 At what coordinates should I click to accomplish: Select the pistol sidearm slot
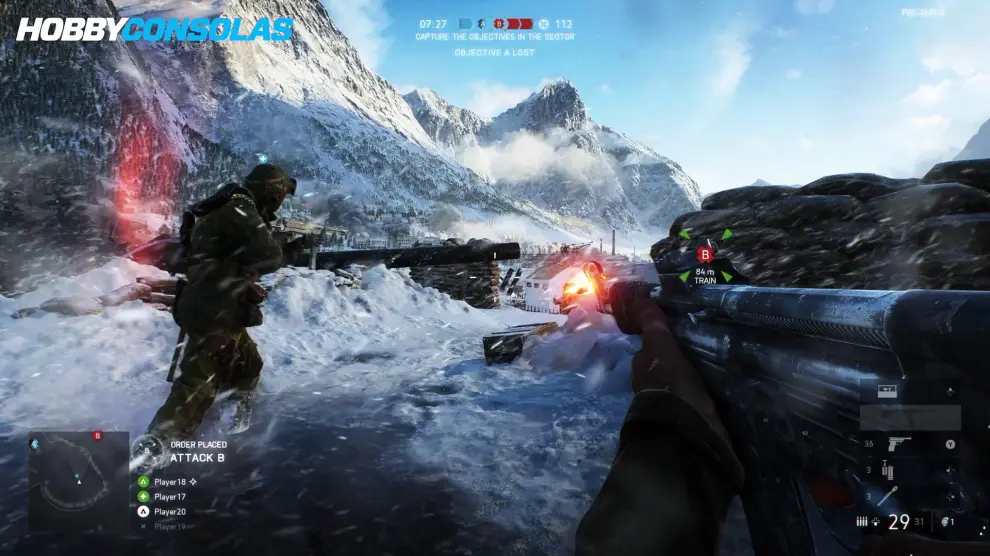click(x=898, y=444)
